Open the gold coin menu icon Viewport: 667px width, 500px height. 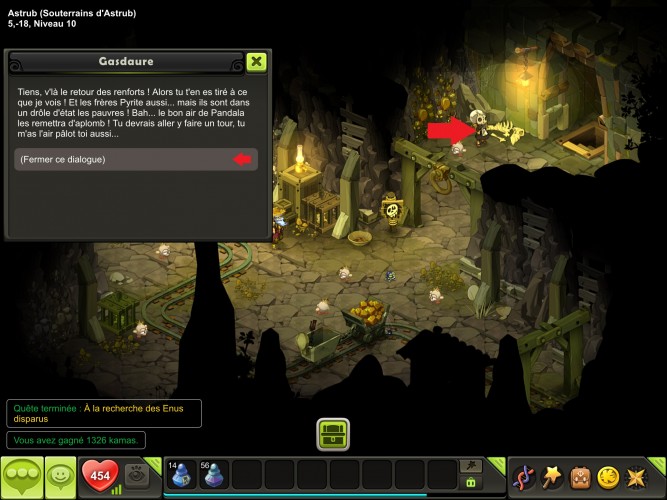608,476
